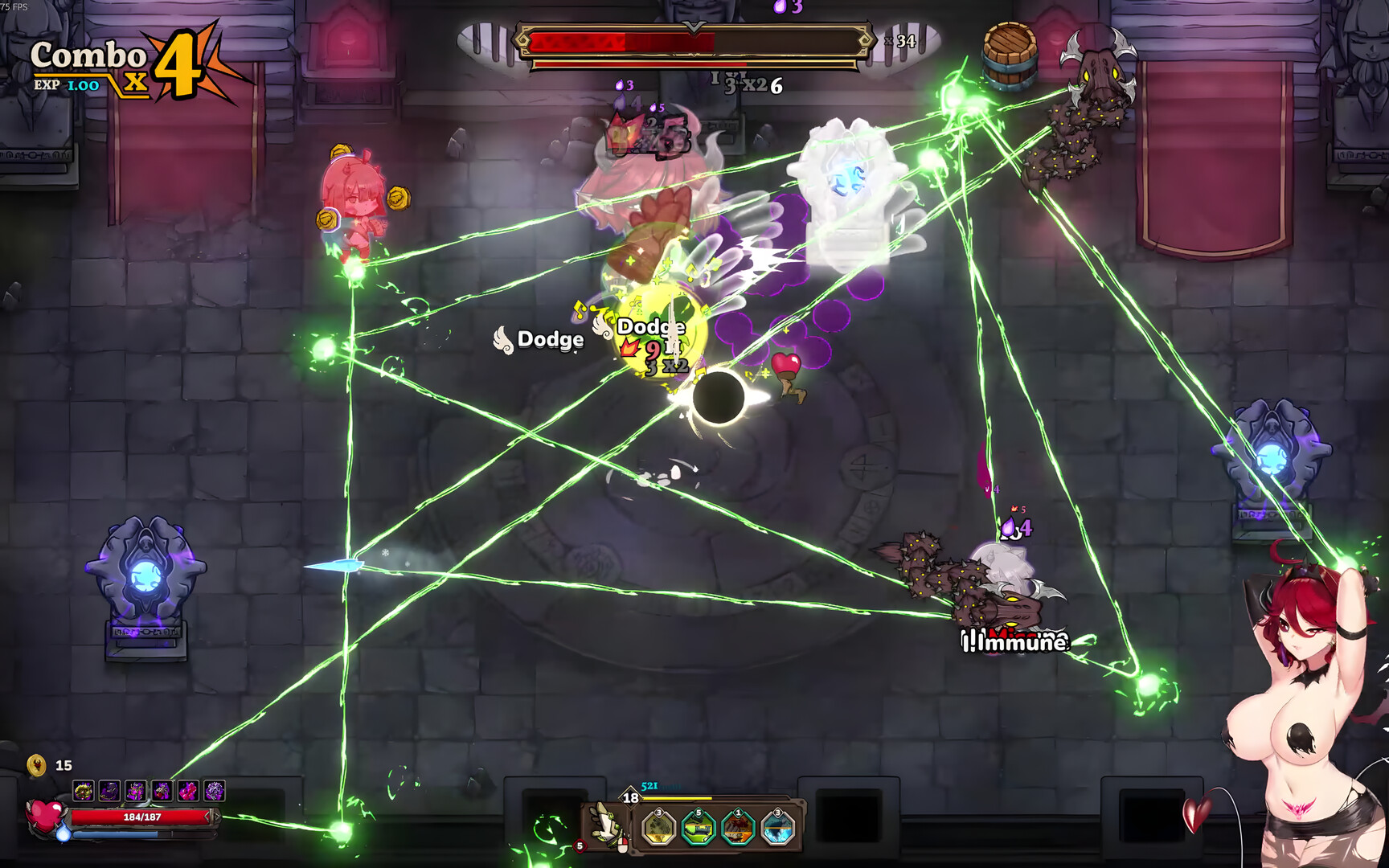The height and width of the screenshot is (868, 1389).
Task: Activate the green octagon skill slot
Action: click(x=698, y=829)
